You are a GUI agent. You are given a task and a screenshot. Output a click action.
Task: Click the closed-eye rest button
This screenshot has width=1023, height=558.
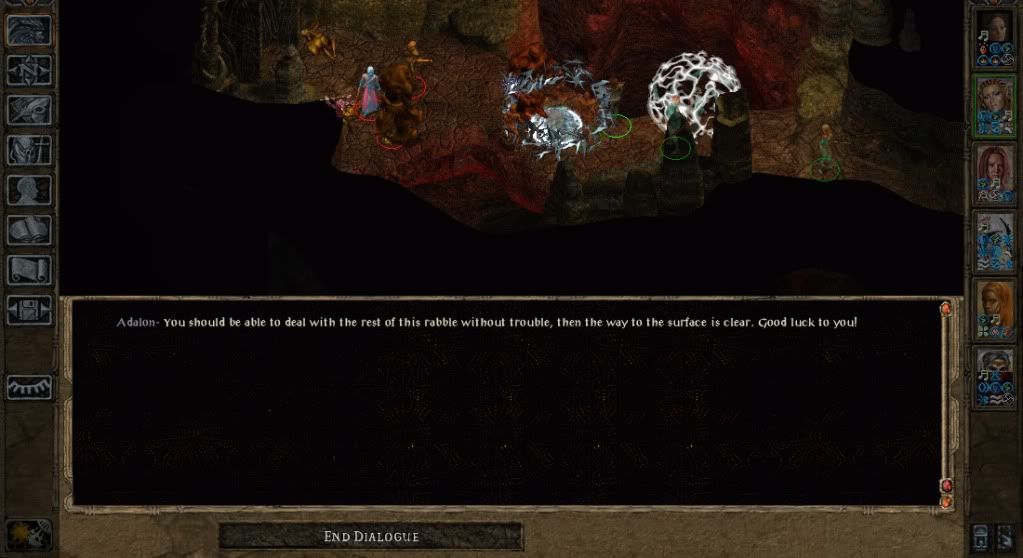[29, 387]
